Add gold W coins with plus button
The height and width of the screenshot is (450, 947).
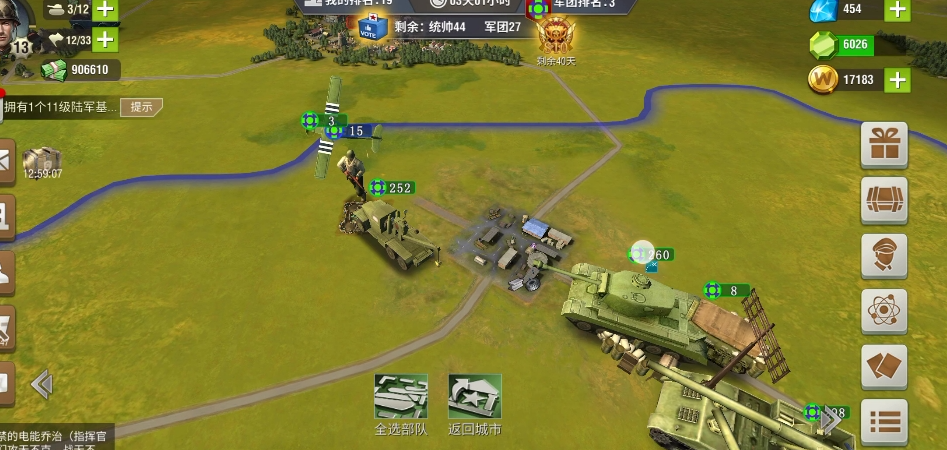(x=897, y=80)
